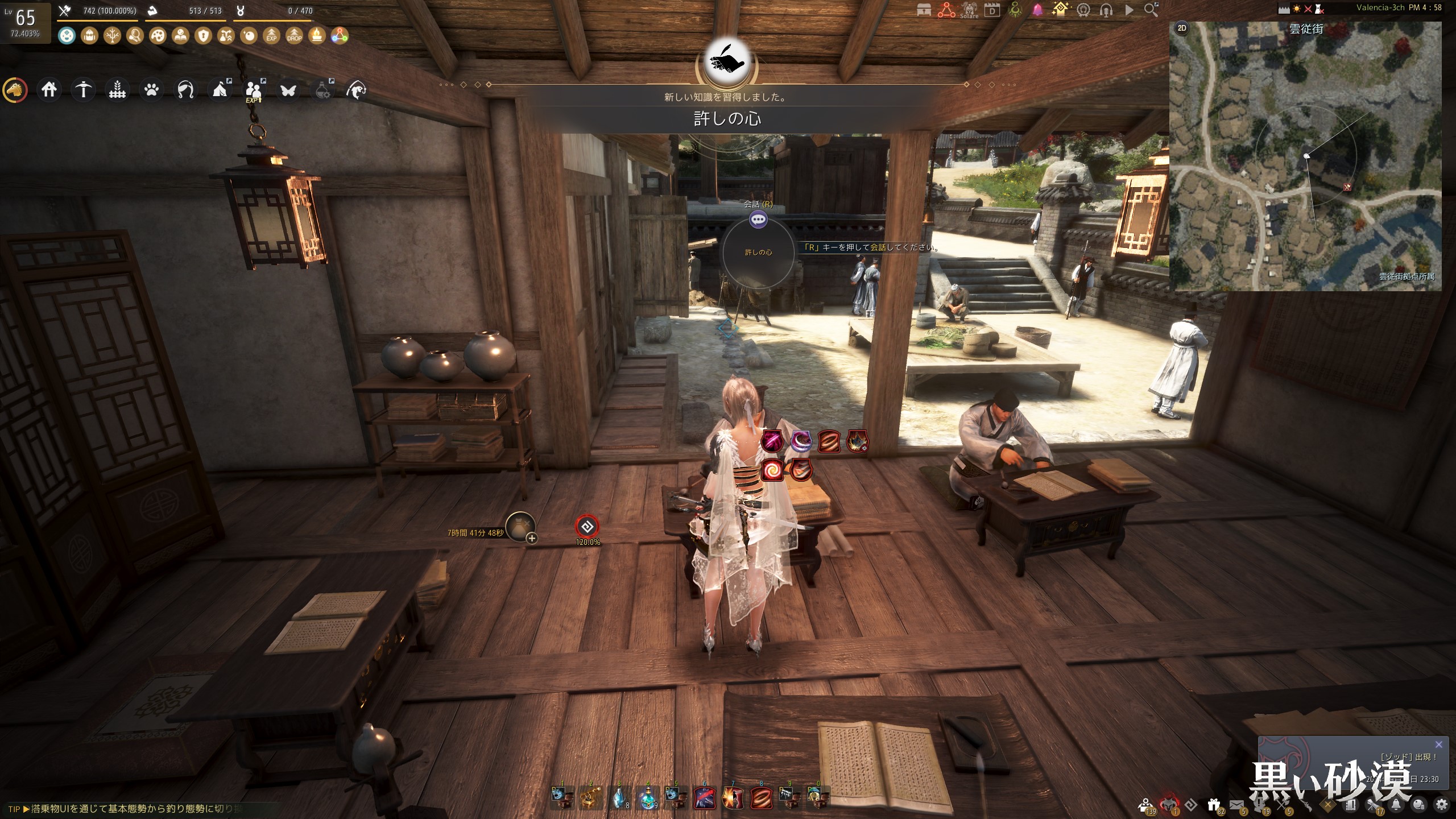Close the Zodd boss alert popup
This screenshot has height=819, width=1456.
pos(1438,744)
